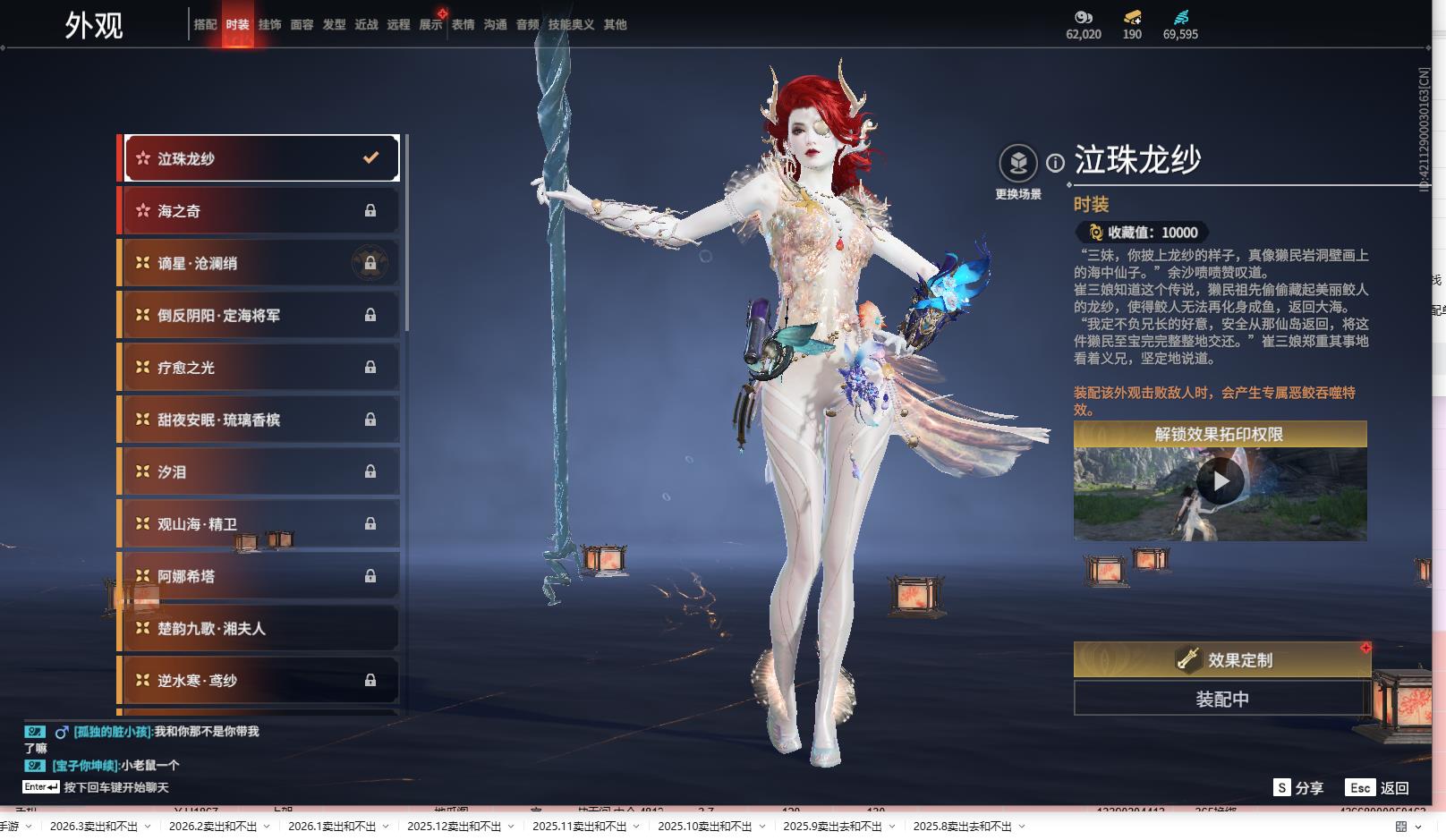Viewport: 1446px width, 840px height.
Task: Open the 效果定制 customization button
Action: [1221, 660]
